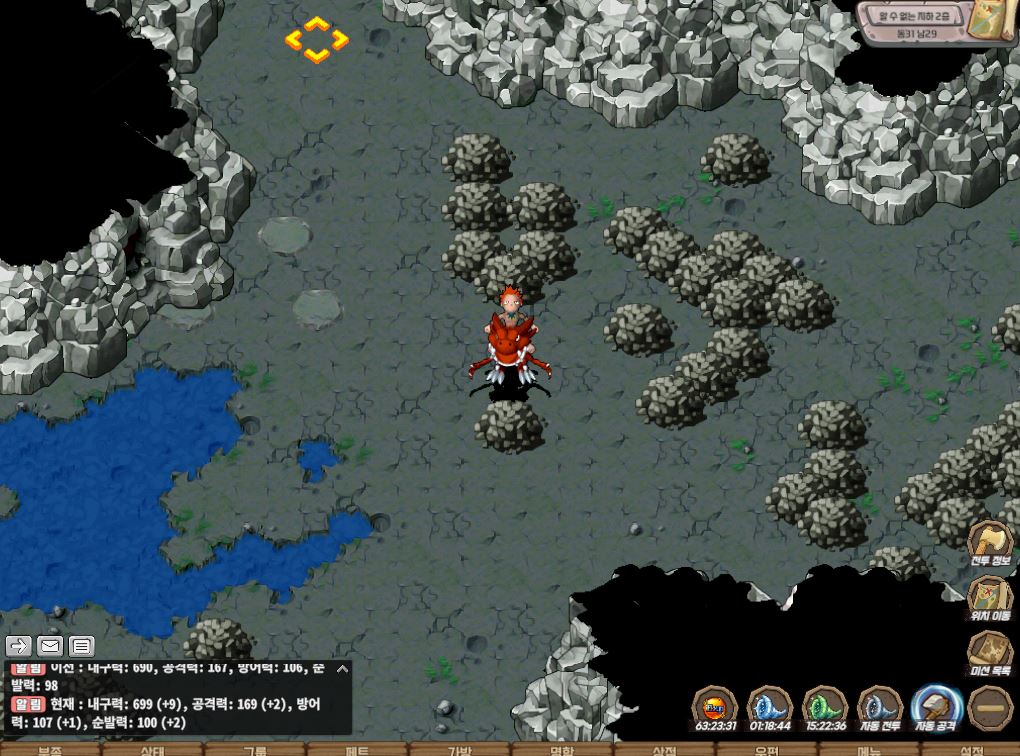Screen dimensions: 1020x756
Task: Open the 우편 mail tab
Action: tap(766, 750)
